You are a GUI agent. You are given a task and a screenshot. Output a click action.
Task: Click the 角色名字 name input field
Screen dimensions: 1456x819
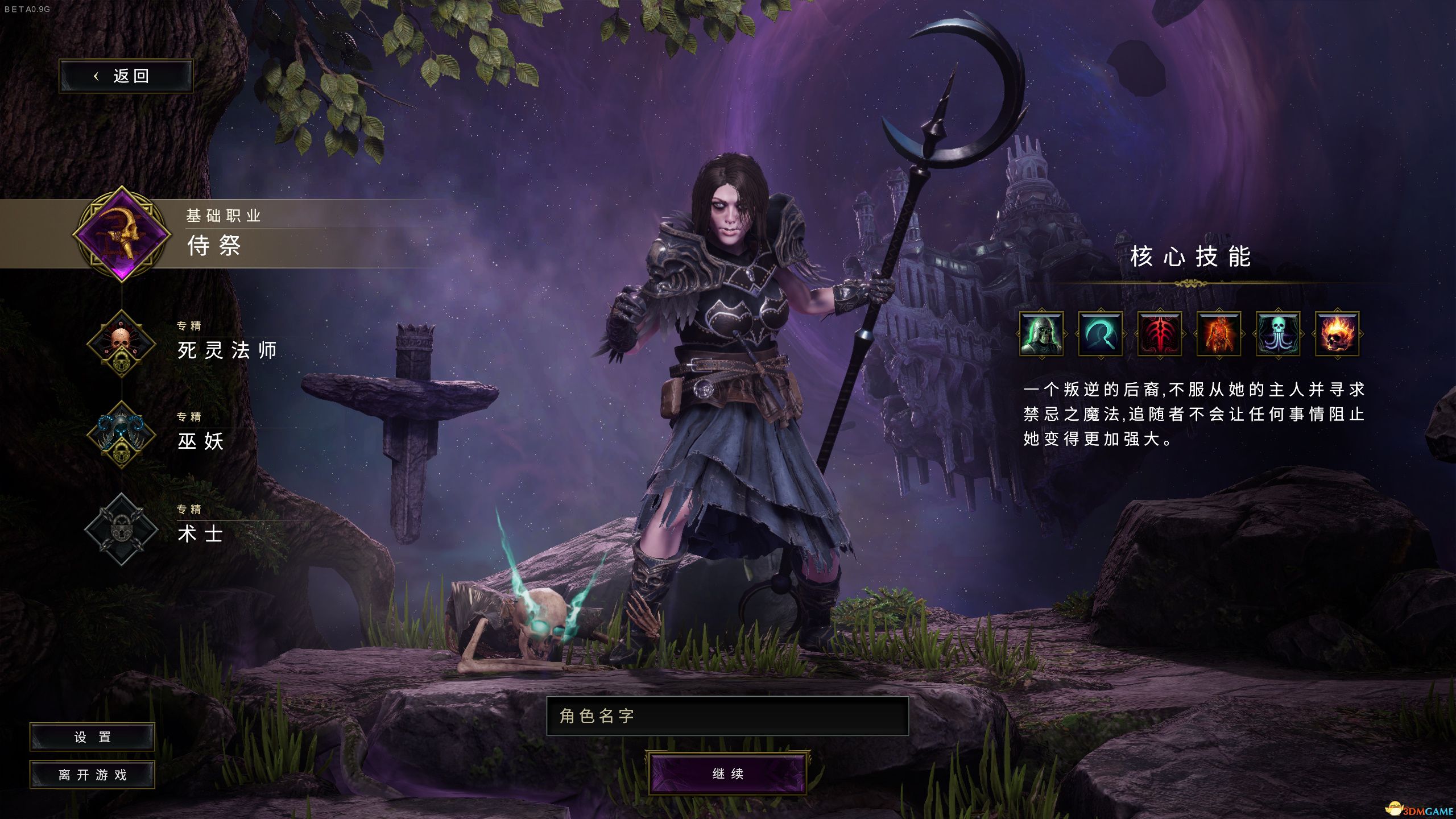(727, 716)
